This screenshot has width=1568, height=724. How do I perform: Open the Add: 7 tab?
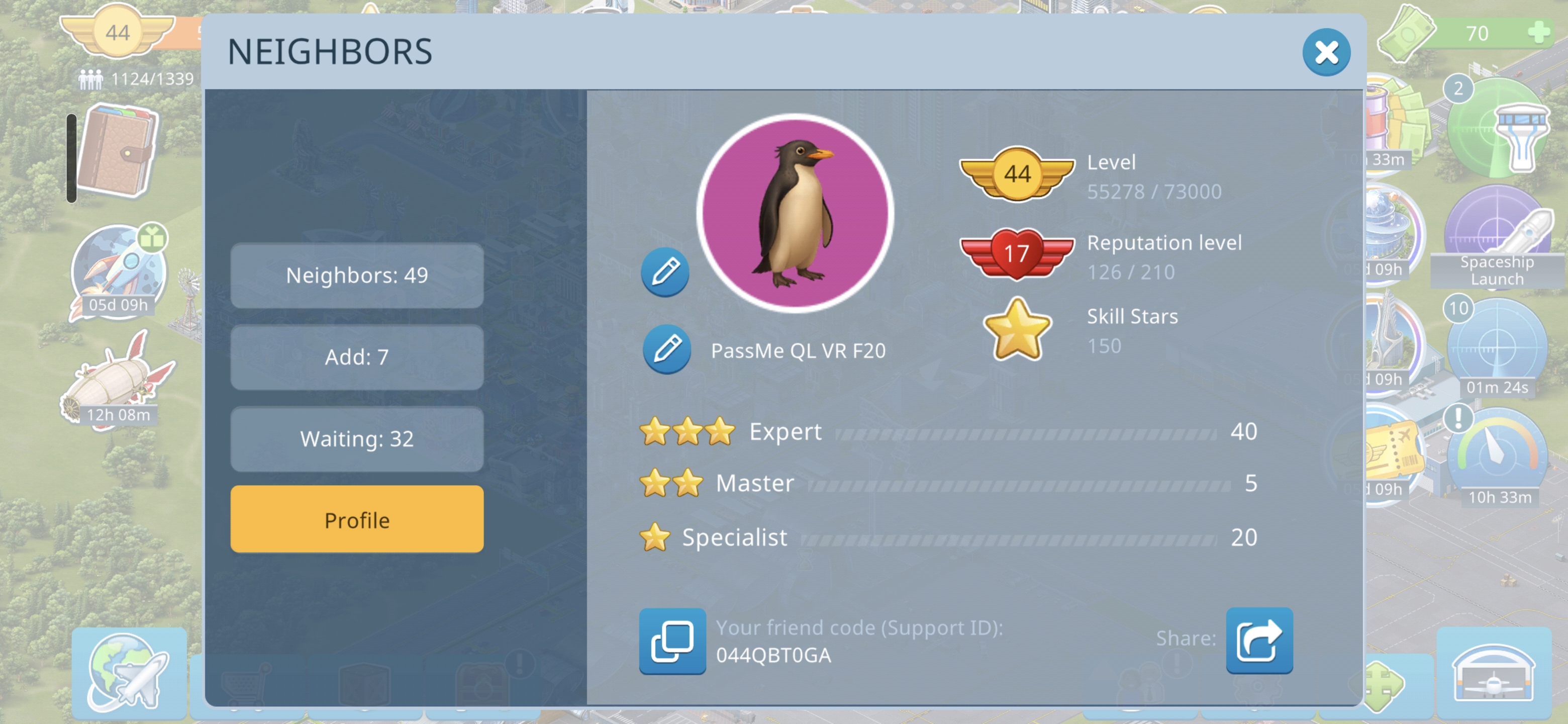click(357, 357)
